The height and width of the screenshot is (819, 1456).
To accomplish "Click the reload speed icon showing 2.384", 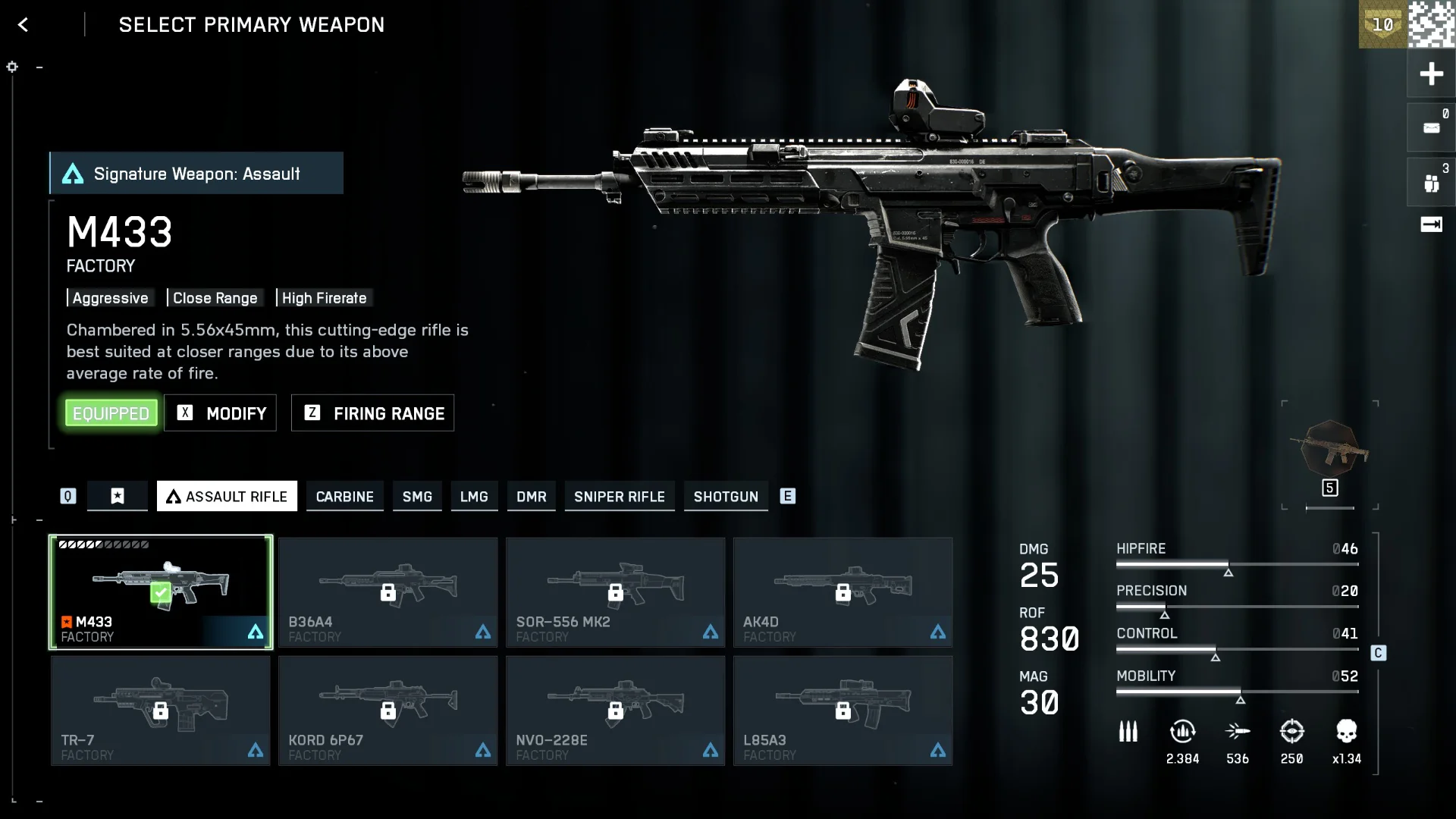I will [1184, 732].
